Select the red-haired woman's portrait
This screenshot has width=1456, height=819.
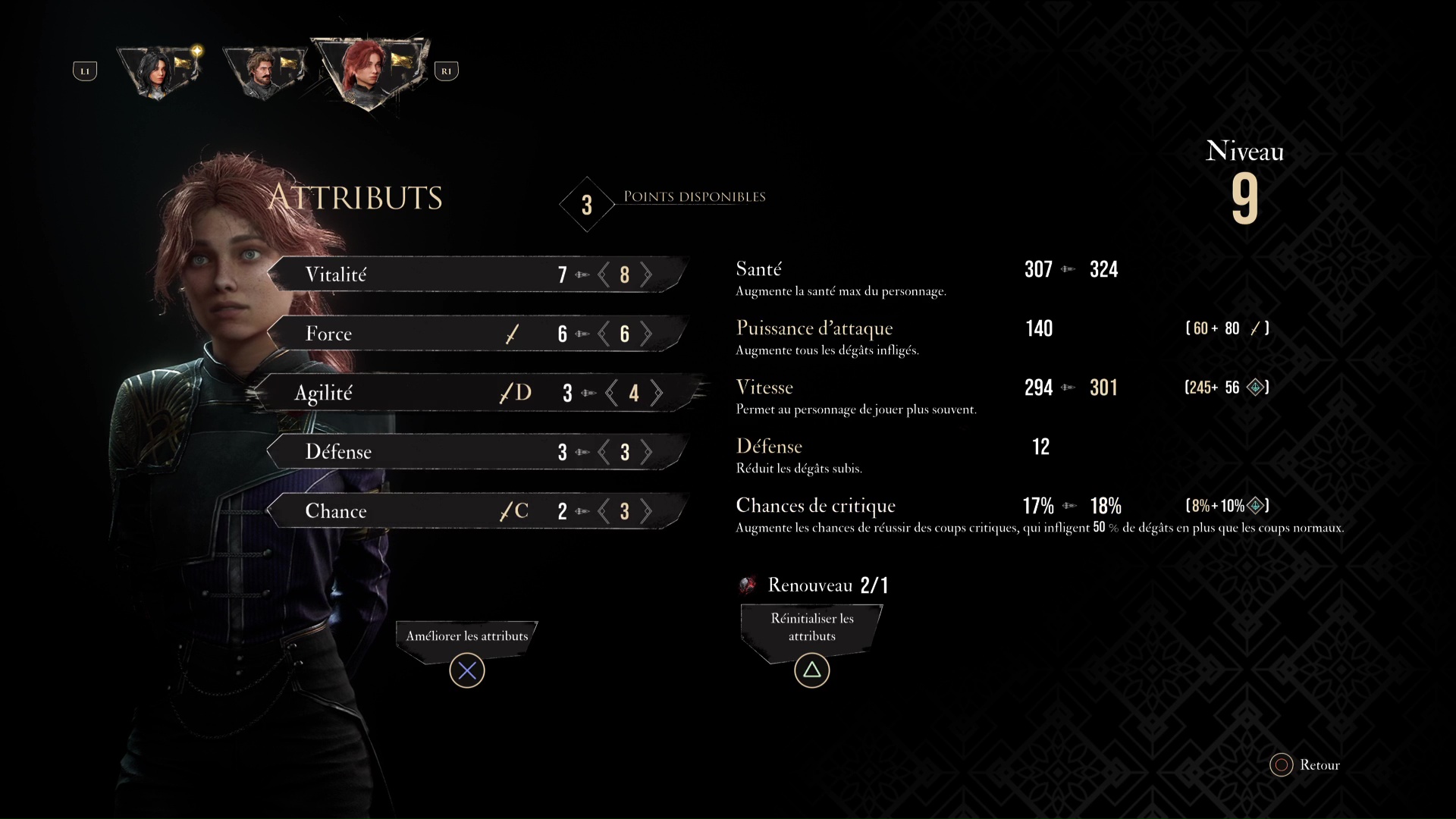click(369, 72)
